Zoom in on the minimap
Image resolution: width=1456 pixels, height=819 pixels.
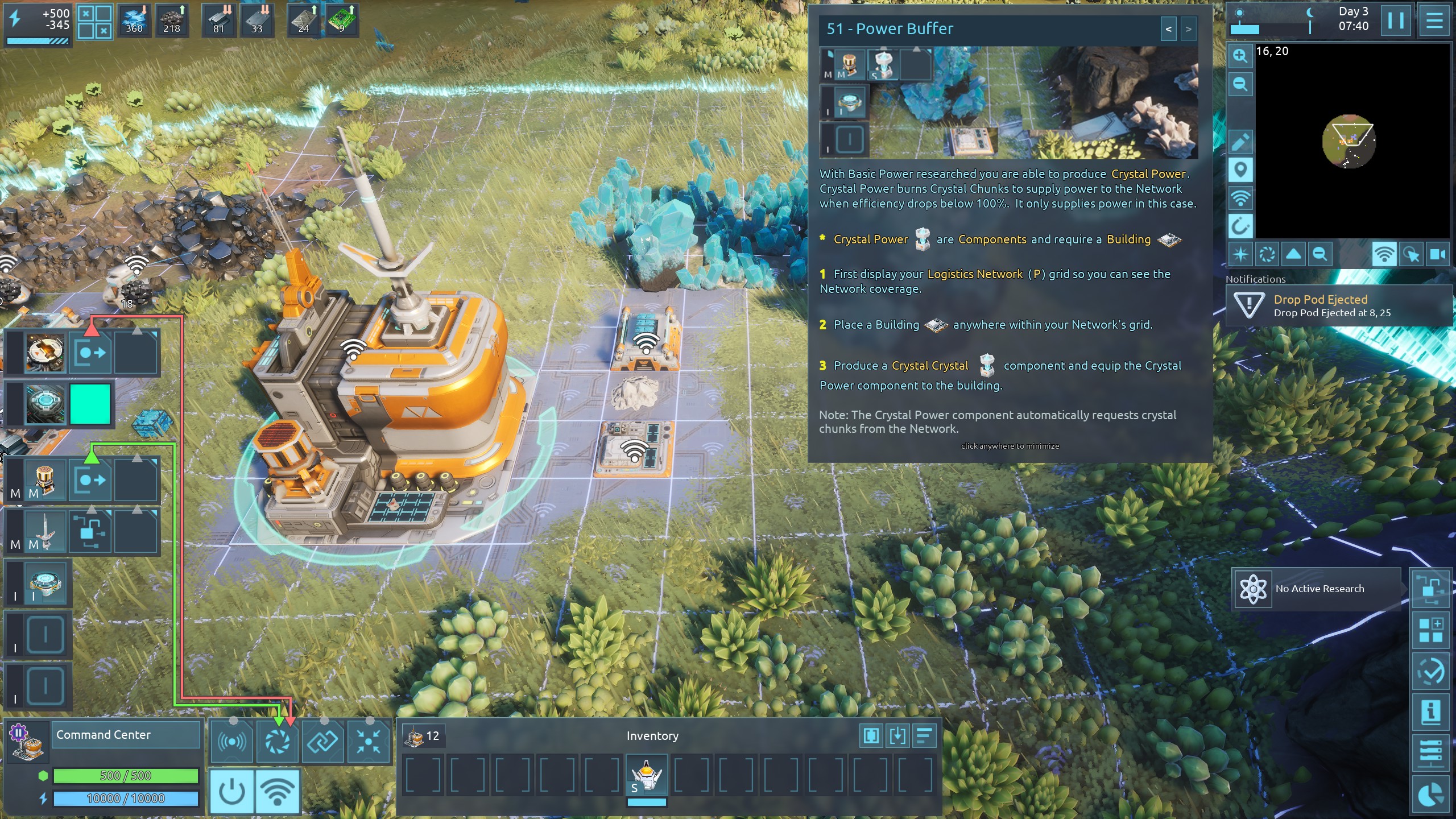pyautogui.click(x=1240, y=56)
